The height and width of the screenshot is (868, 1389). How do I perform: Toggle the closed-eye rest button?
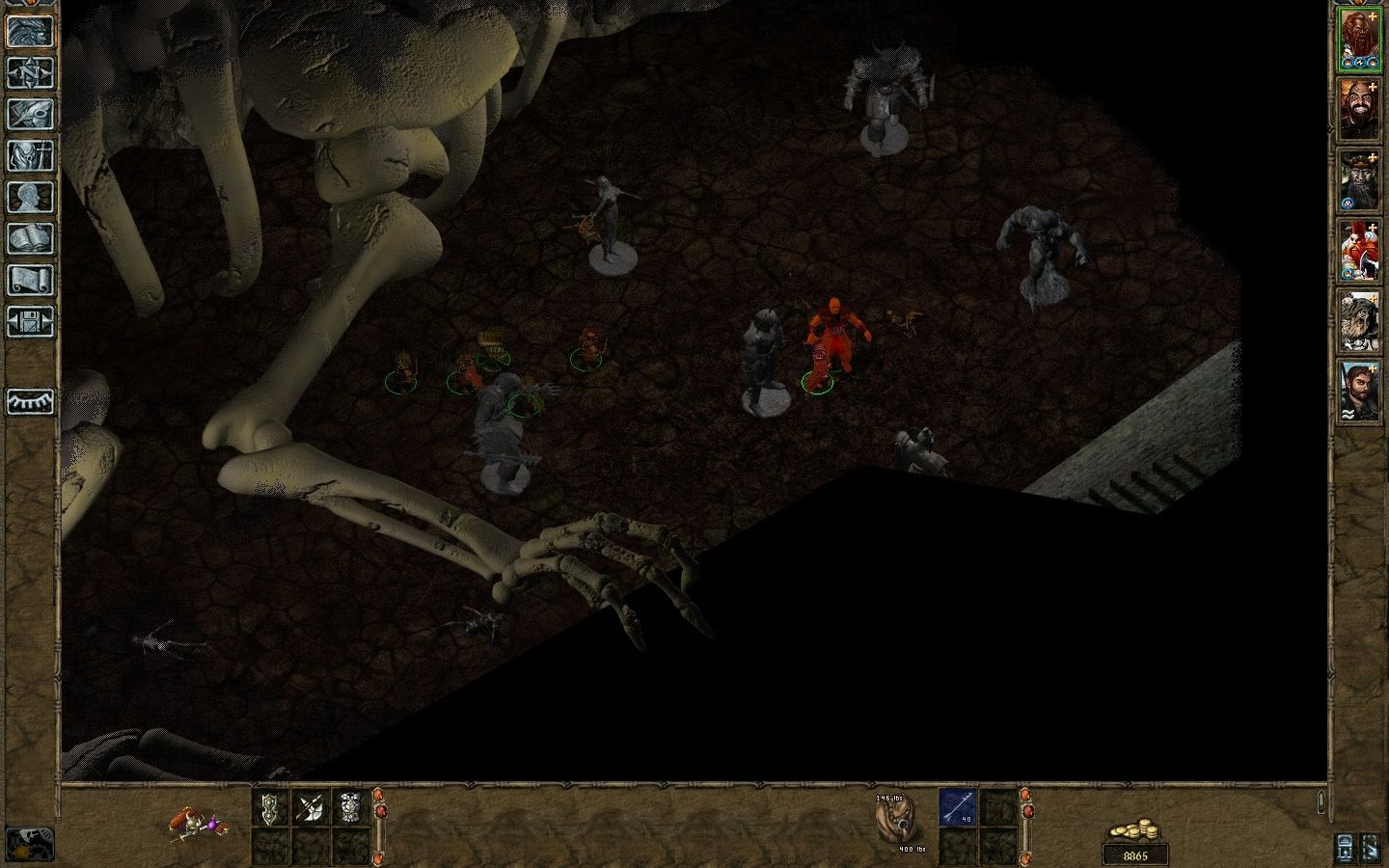[29, 400]
